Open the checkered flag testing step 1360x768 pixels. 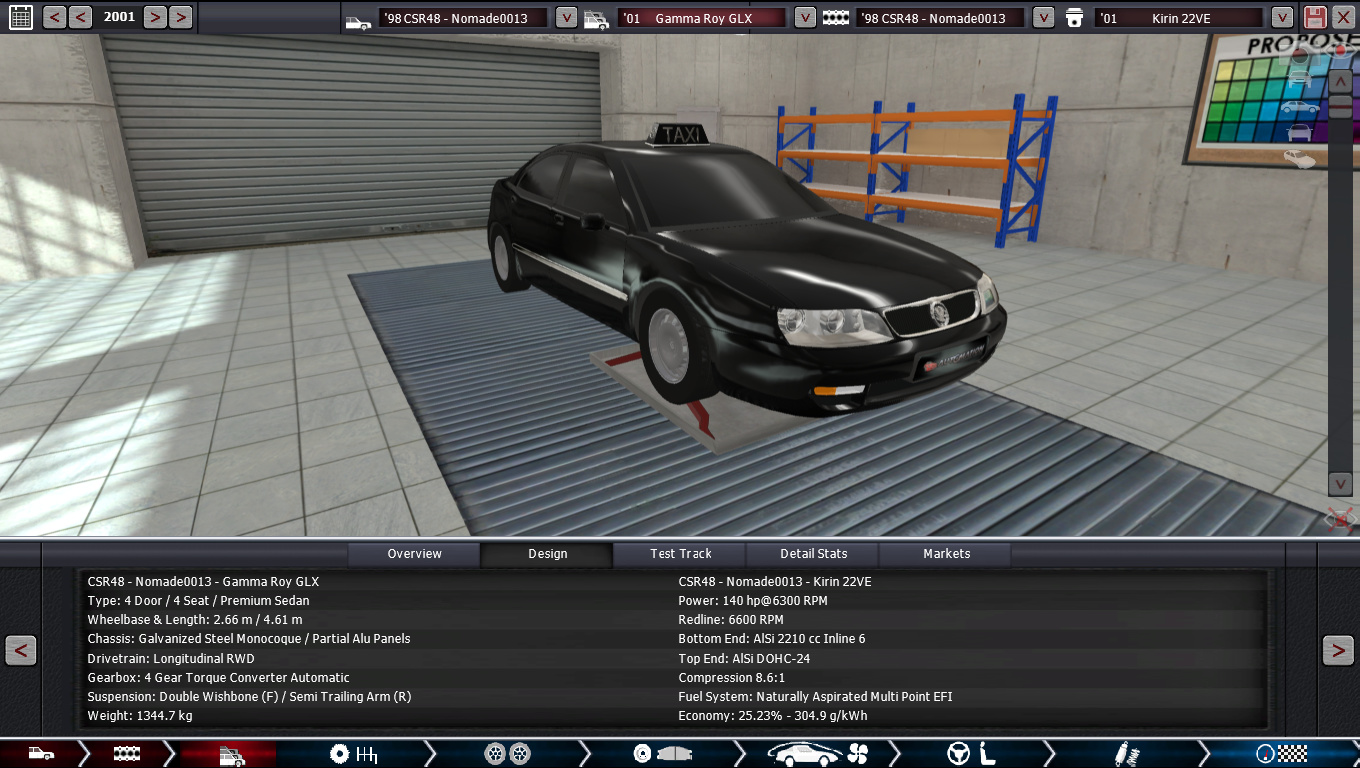(1282, 754)
